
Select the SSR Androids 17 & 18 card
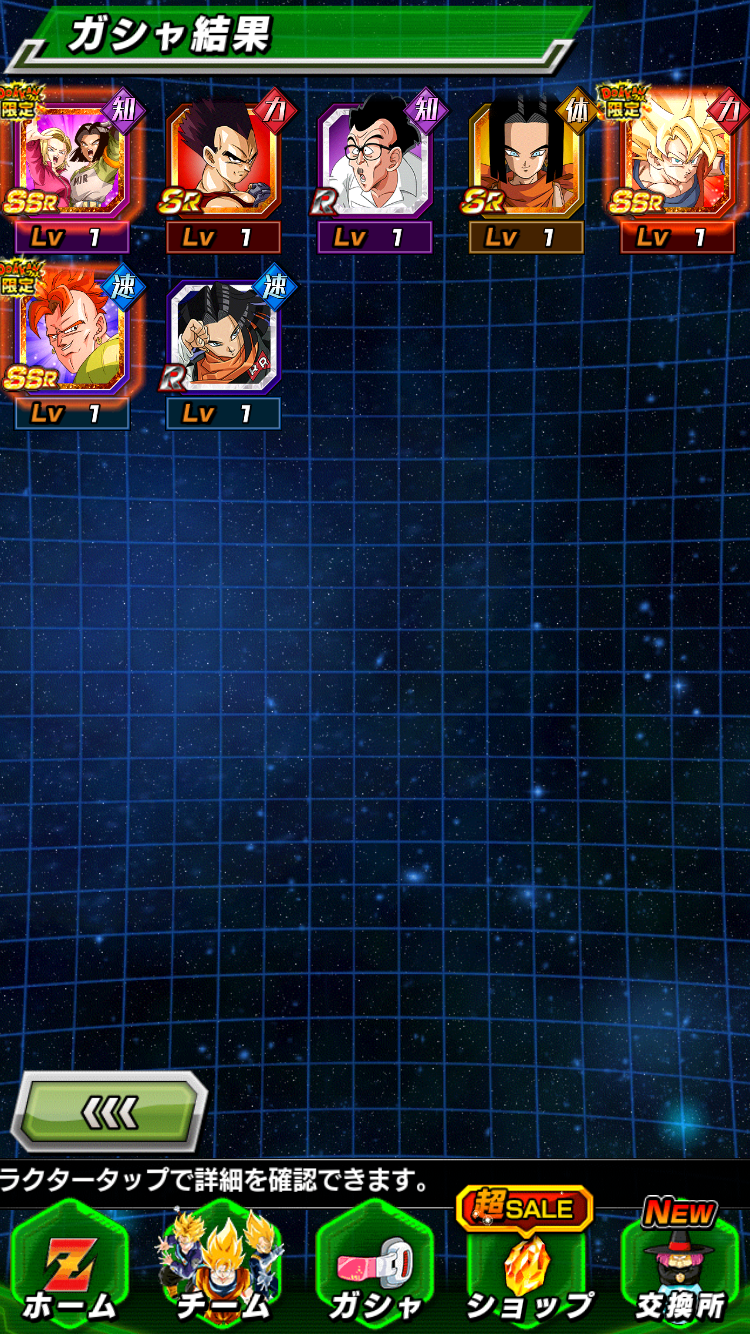[x=72, y=162]
